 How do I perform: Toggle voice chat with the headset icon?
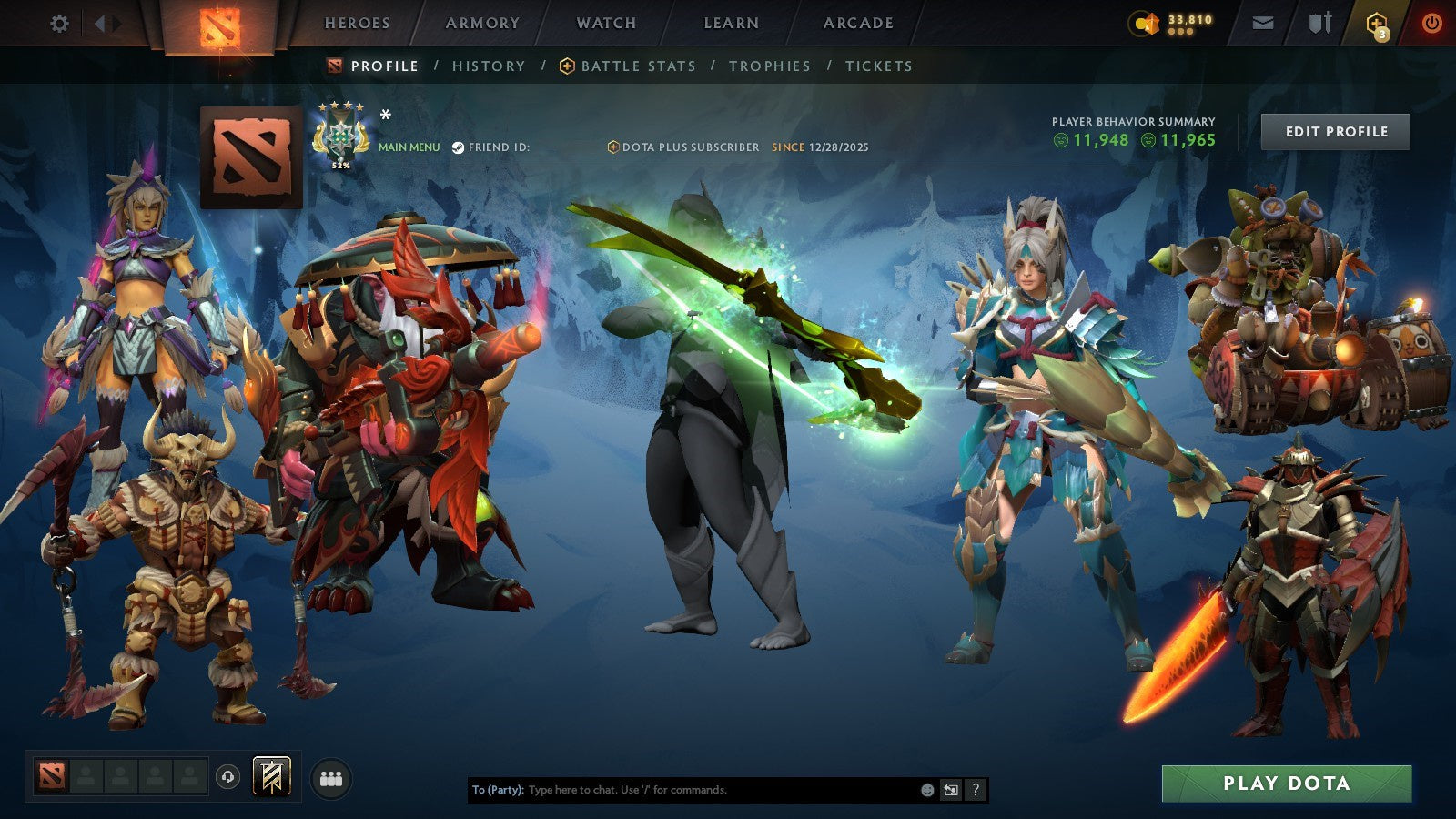point(227,776)
